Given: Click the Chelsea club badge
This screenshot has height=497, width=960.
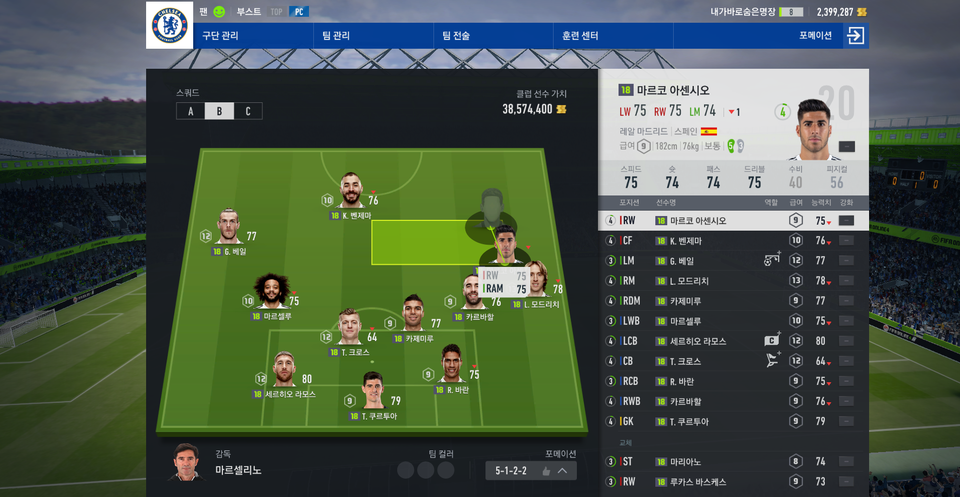Looking at the screenshot, I should 169,25.
